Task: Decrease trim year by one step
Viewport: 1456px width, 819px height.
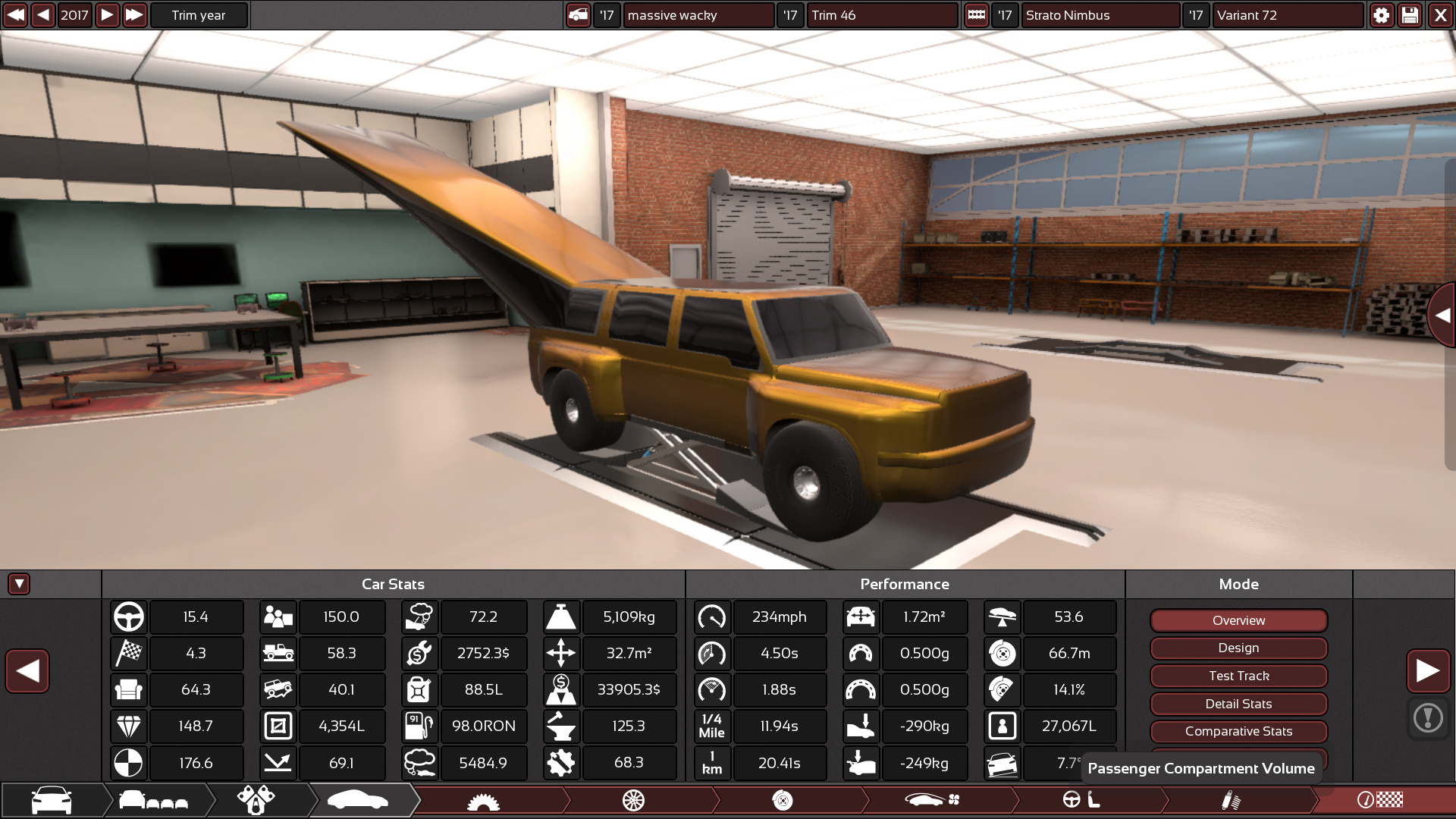Action: pyautogui.click(x=43, y=15)
